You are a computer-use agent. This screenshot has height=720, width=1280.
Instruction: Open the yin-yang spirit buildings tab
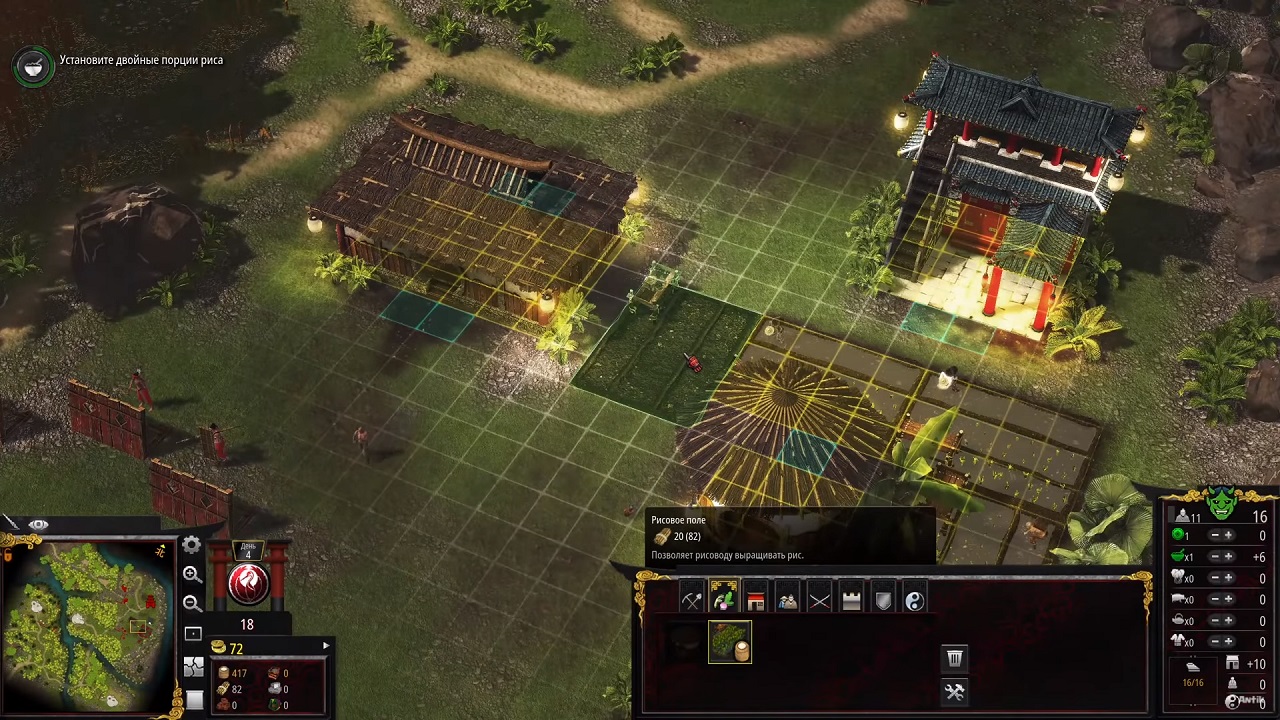pos(915,600)
